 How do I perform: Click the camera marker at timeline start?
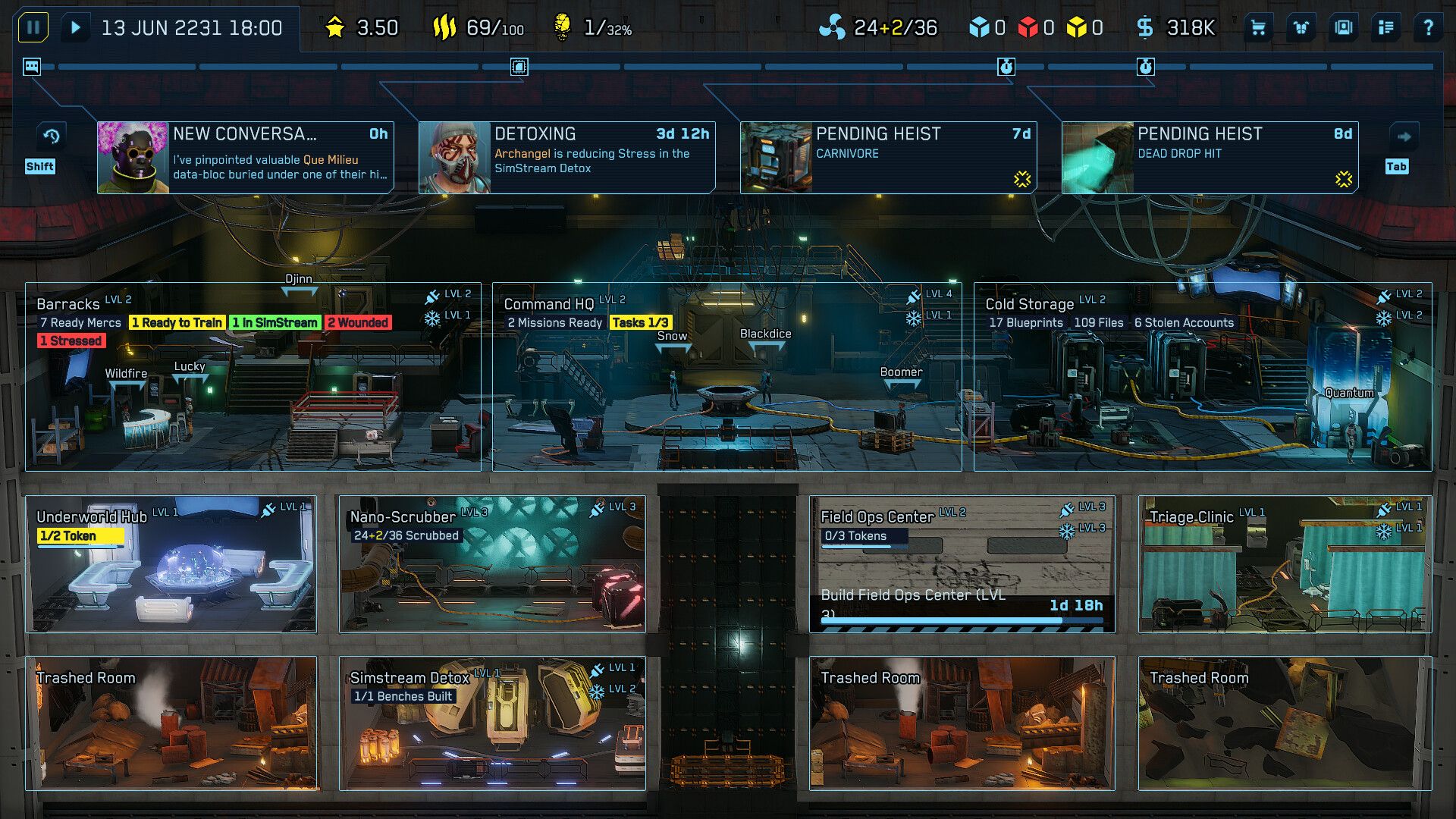(30, 67)
